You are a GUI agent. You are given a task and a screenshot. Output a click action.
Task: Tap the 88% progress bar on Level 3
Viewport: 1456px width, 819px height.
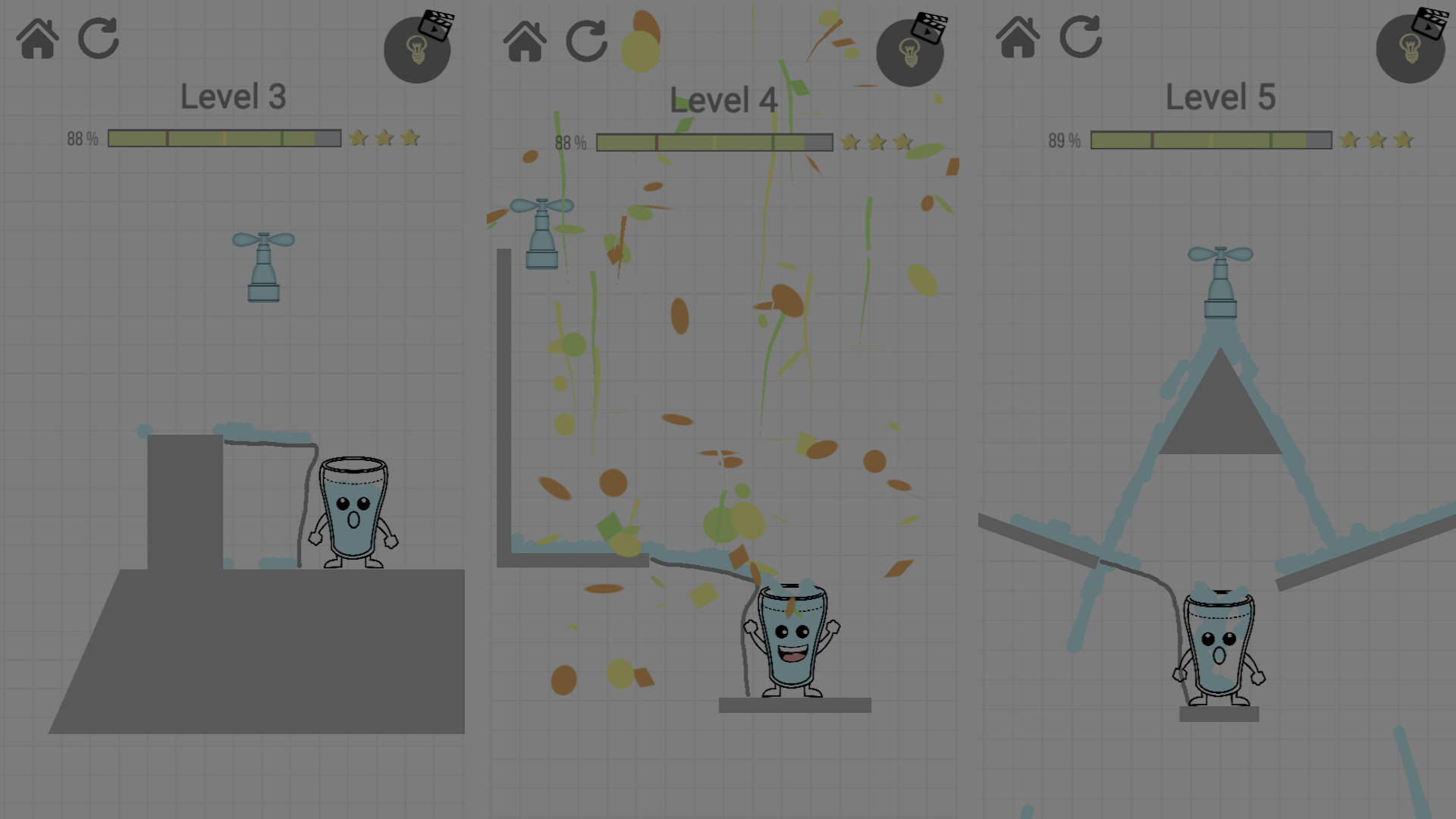click(224, 137)
